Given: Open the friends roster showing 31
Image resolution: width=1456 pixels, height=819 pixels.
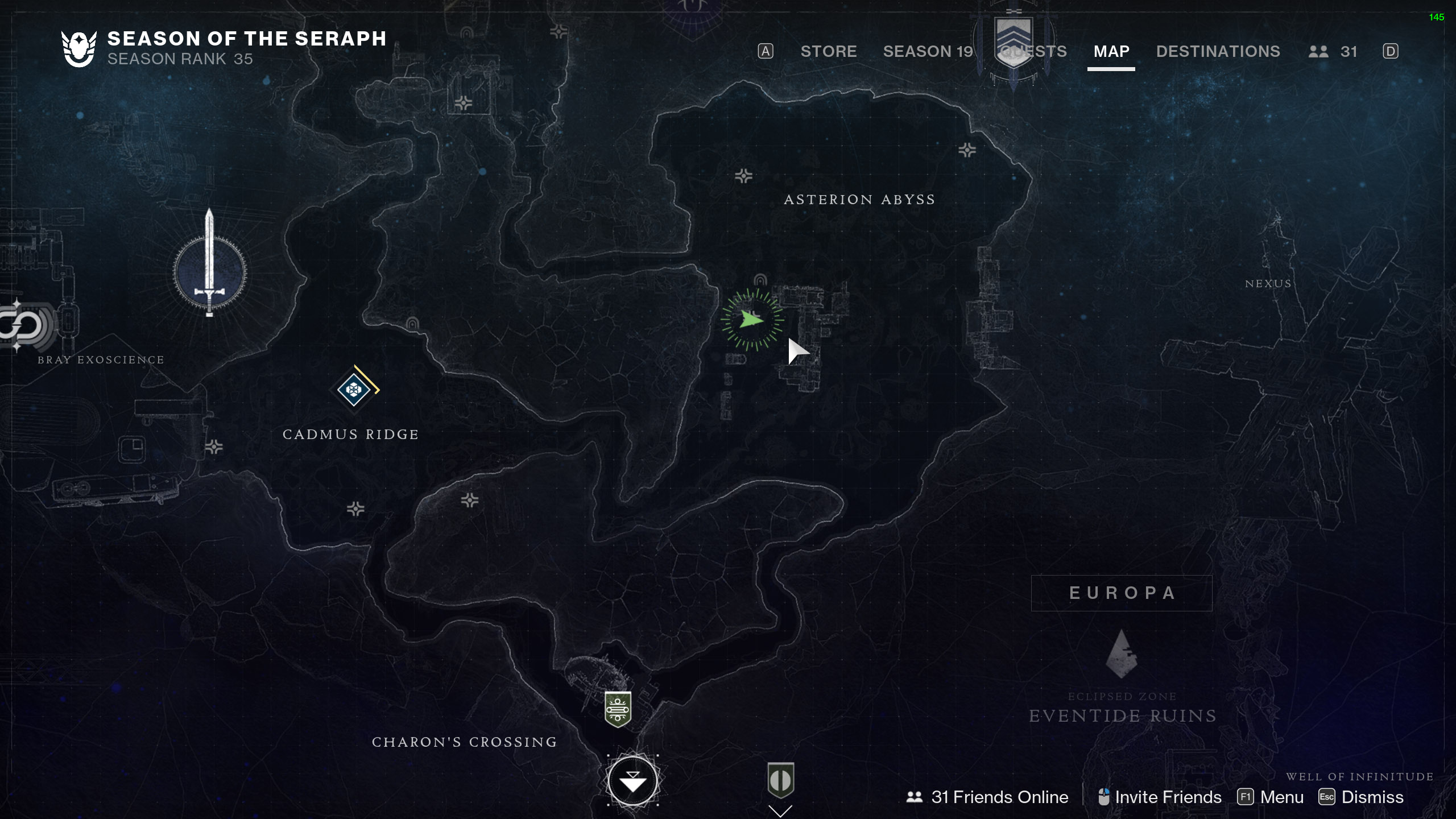Looking at the screenshot, I should point(1333,51).
